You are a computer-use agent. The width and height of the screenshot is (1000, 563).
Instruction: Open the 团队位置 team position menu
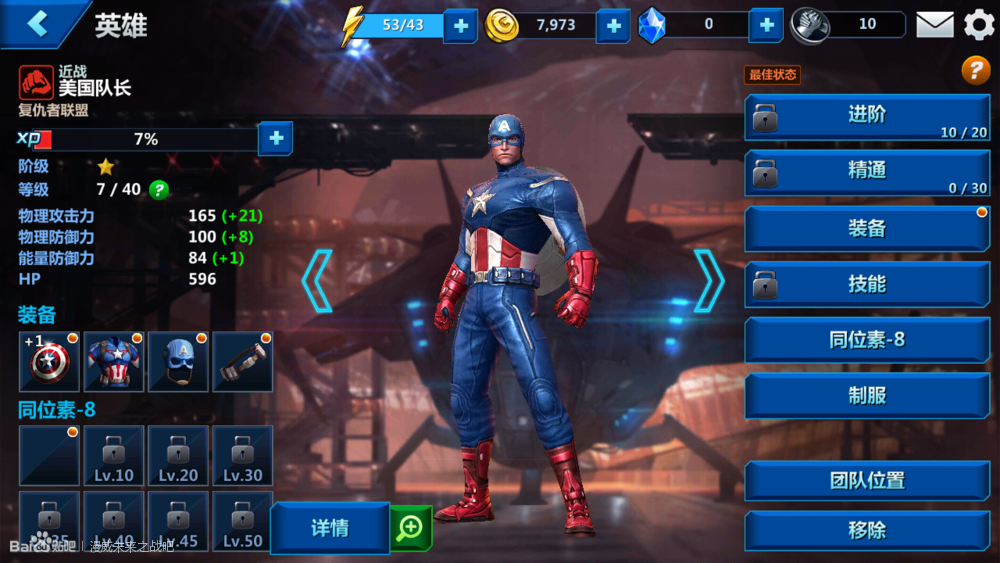(x=867, y=481)
